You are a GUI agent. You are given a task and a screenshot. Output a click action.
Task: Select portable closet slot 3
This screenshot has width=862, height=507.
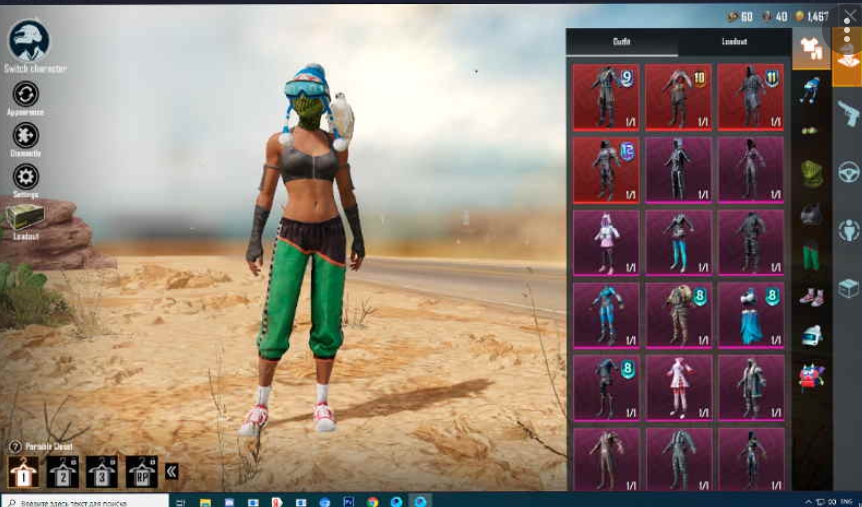click(x=101, y=470)
